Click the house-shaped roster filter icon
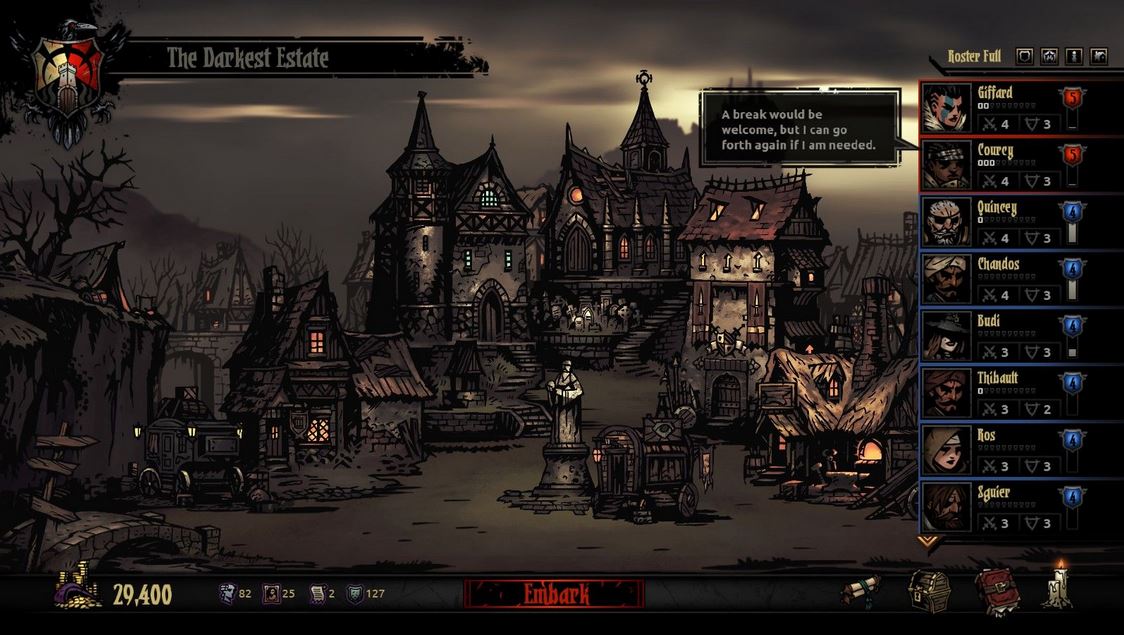1124x635 pixels. pyautogui.click(x=1099, y=56)
